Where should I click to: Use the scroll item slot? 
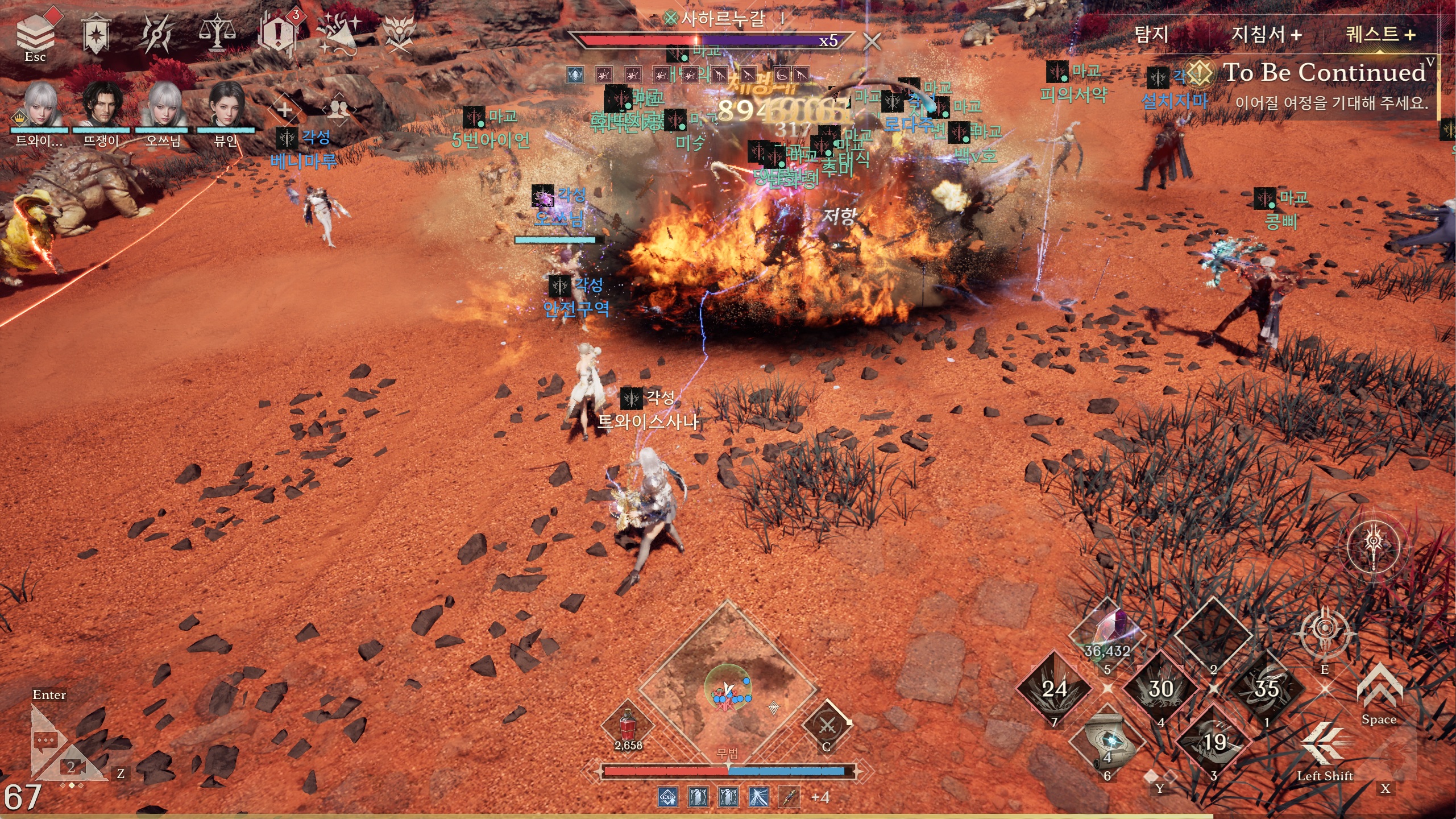(x=1107, y=742)
